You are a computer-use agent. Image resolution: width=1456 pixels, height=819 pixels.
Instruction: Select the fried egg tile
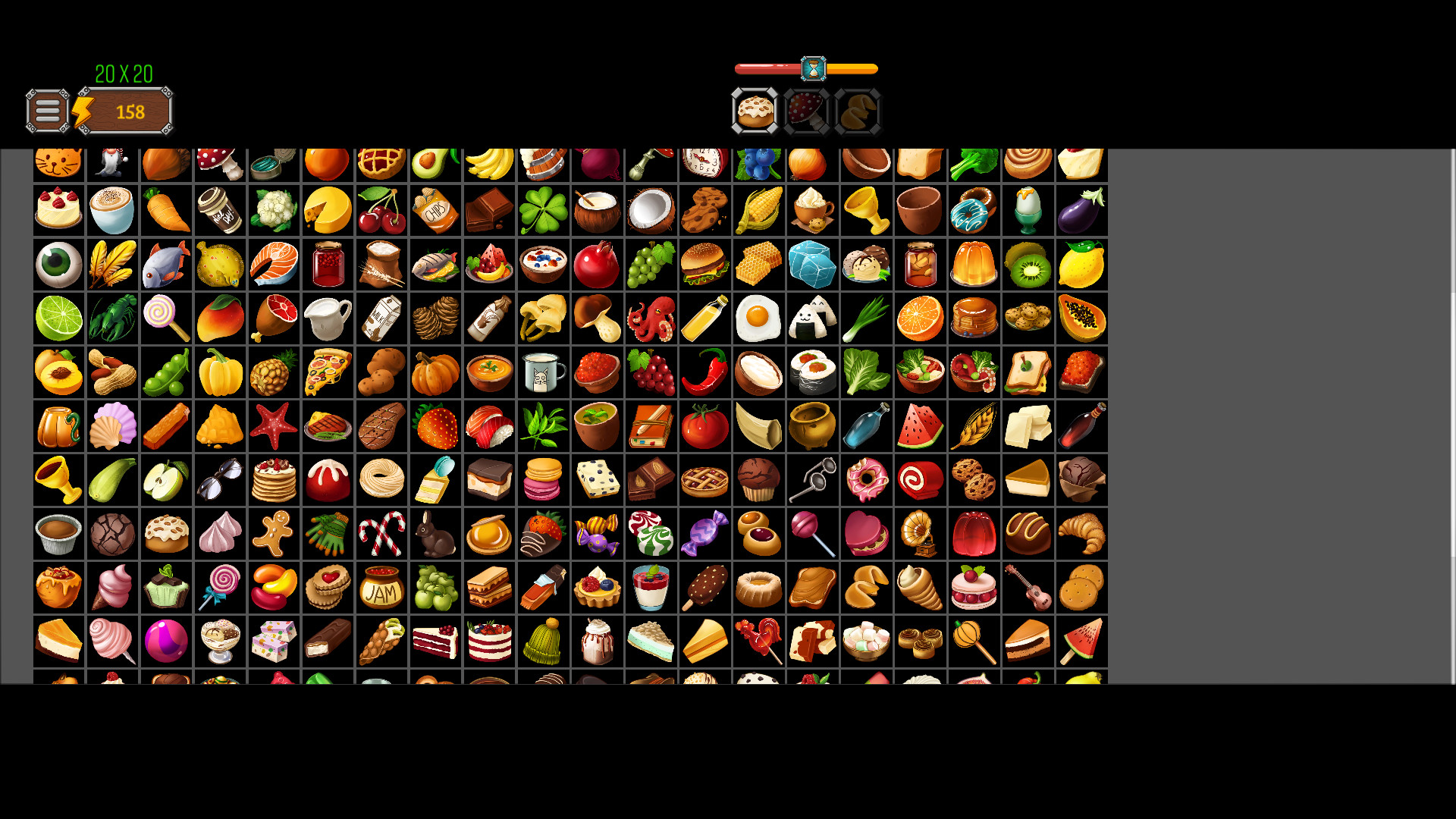pyautogui.click(x=758, y=318)
